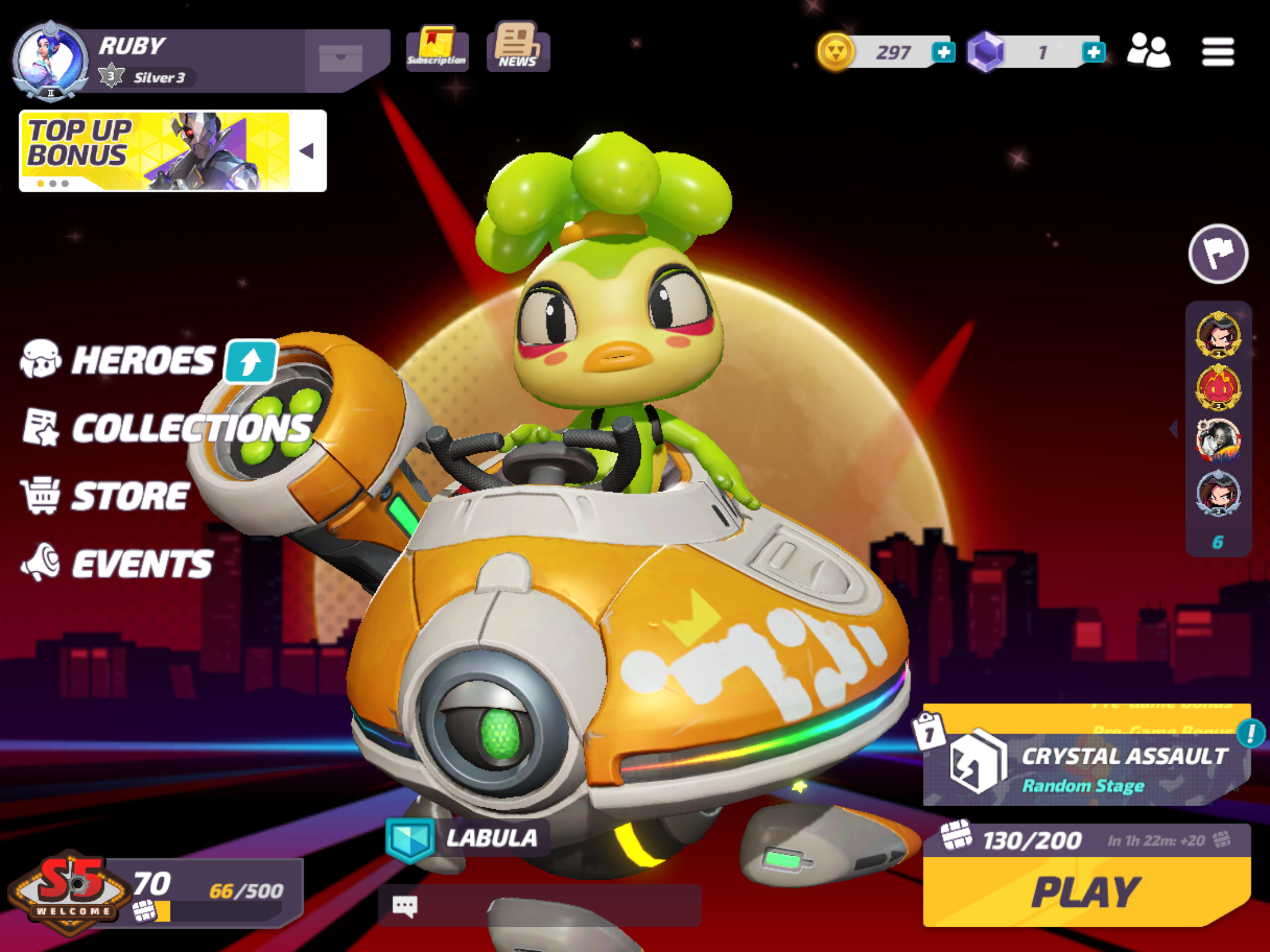Open the mailbox next to player name

pos(341,58)
